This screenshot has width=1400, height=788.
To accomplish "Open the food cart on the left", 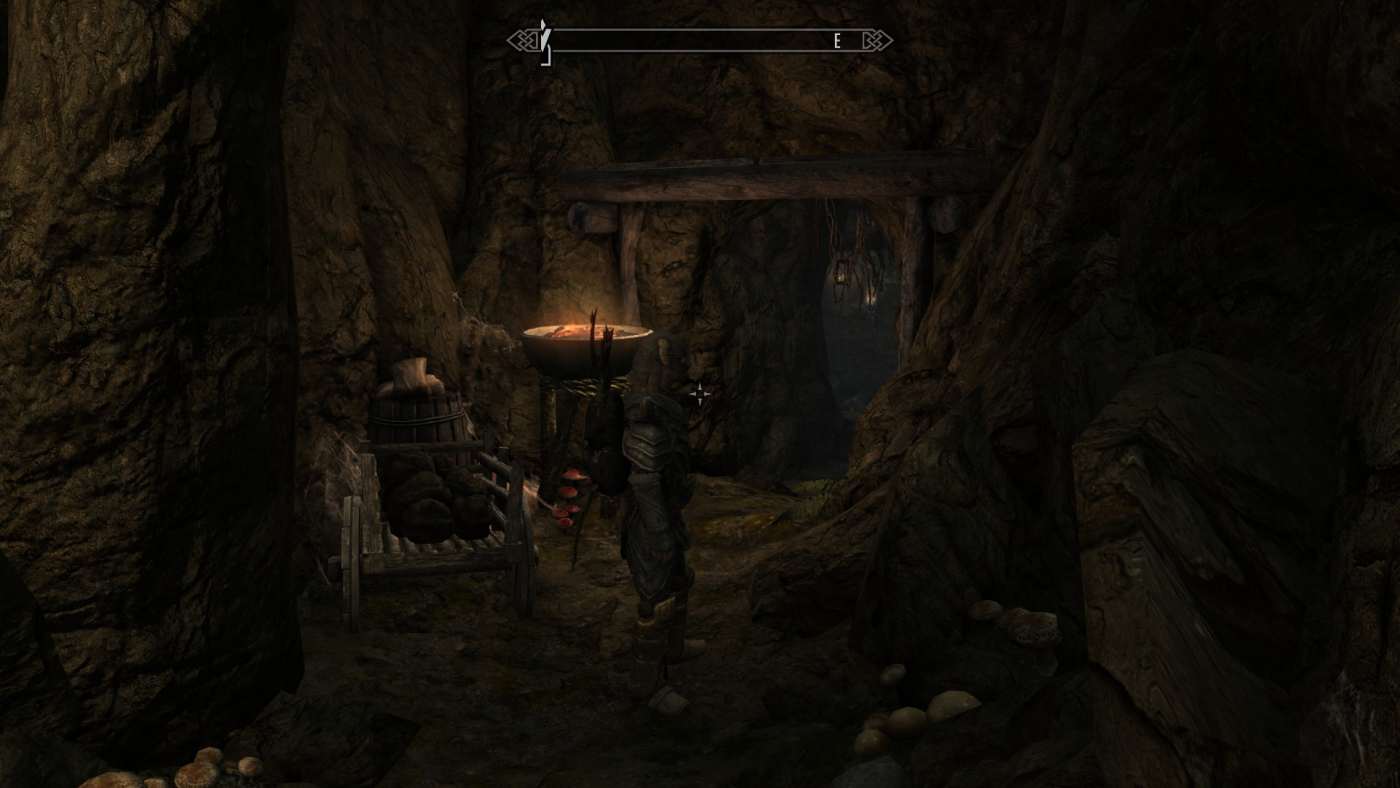I will coord(435,510).
